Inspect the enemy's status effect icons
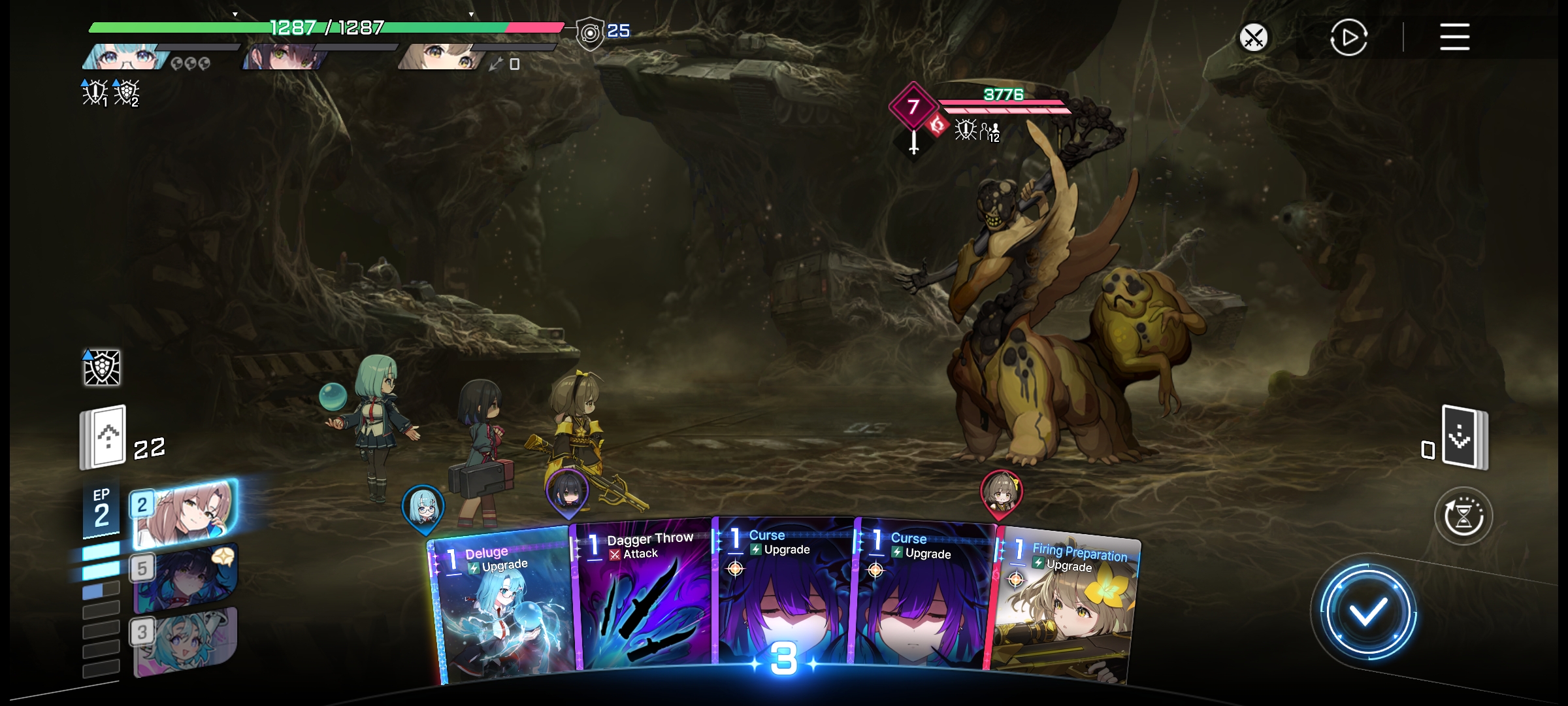Image resolution: width=1568 pixels, height=706 pixels. pos(977,130)
